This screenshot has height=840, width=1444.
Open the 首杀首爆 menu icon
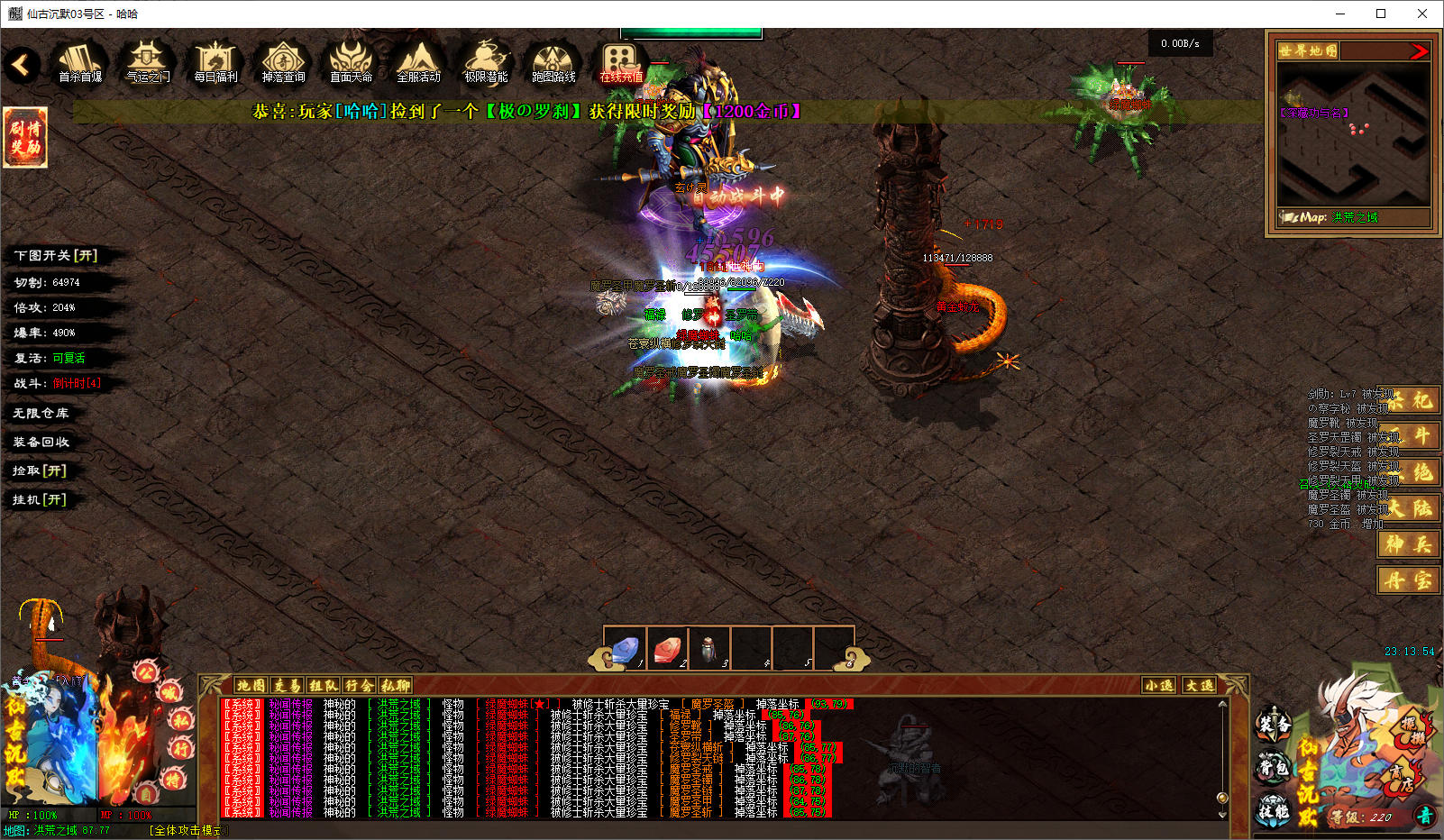[79, 61]
